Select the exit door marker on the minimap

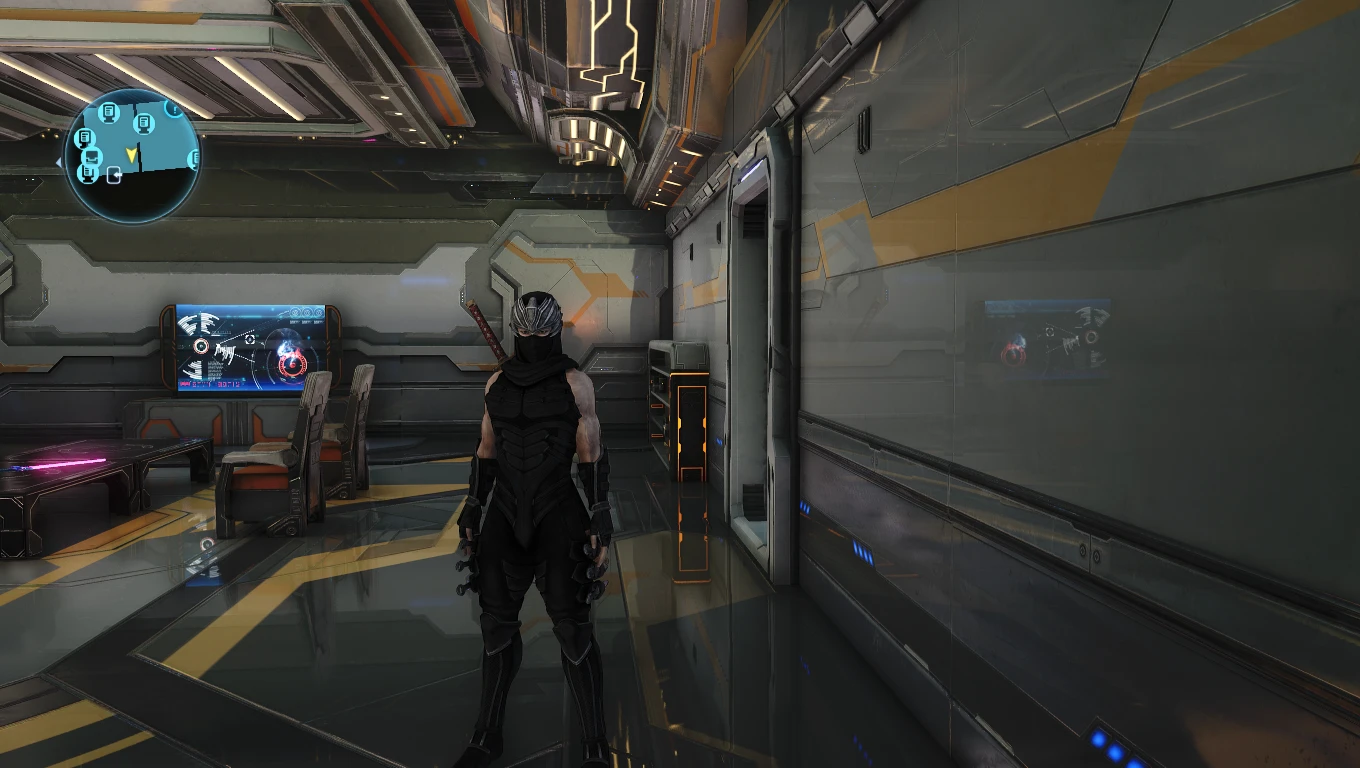click(x=116, y=177)
